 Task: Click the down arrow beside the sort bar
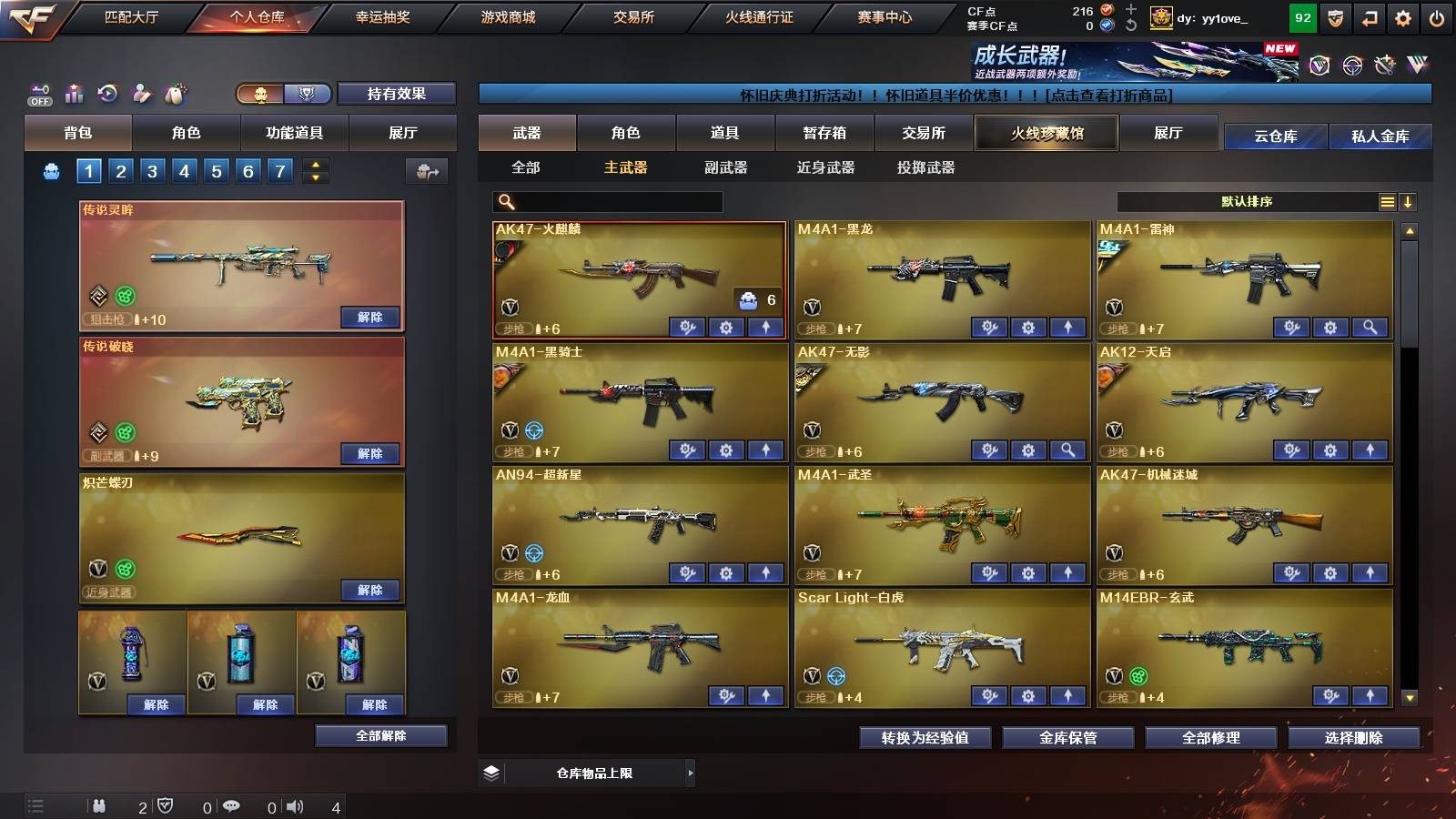coord(1408,202)
